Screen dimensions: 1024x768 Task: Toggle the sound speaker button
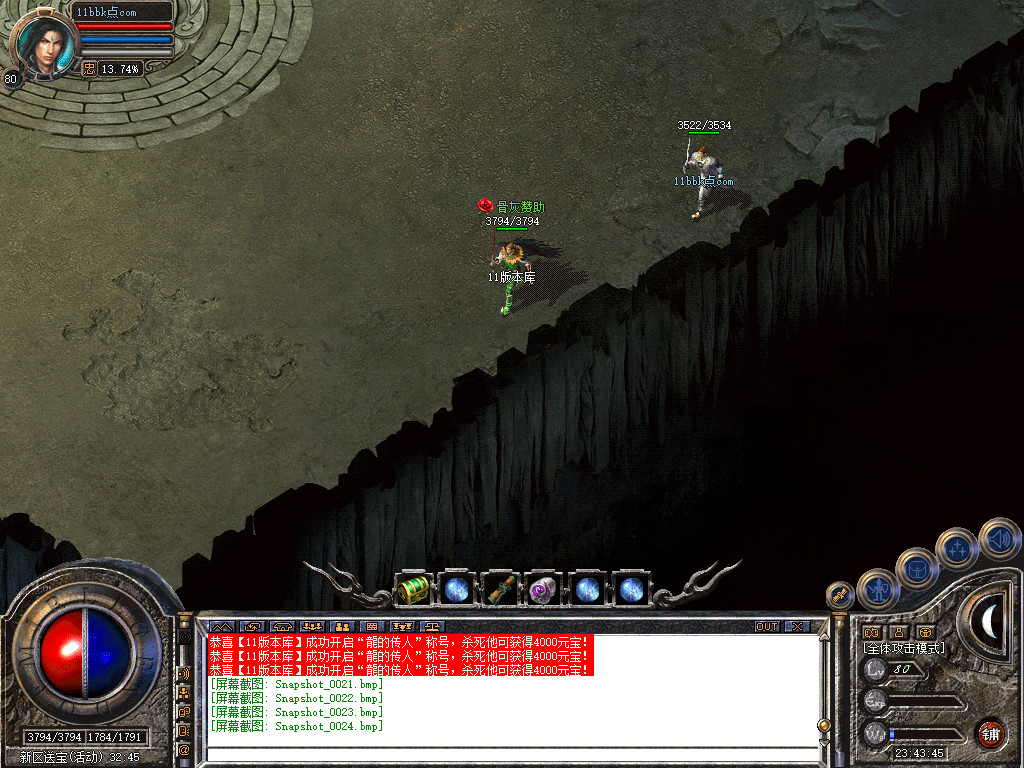[998, 538]
